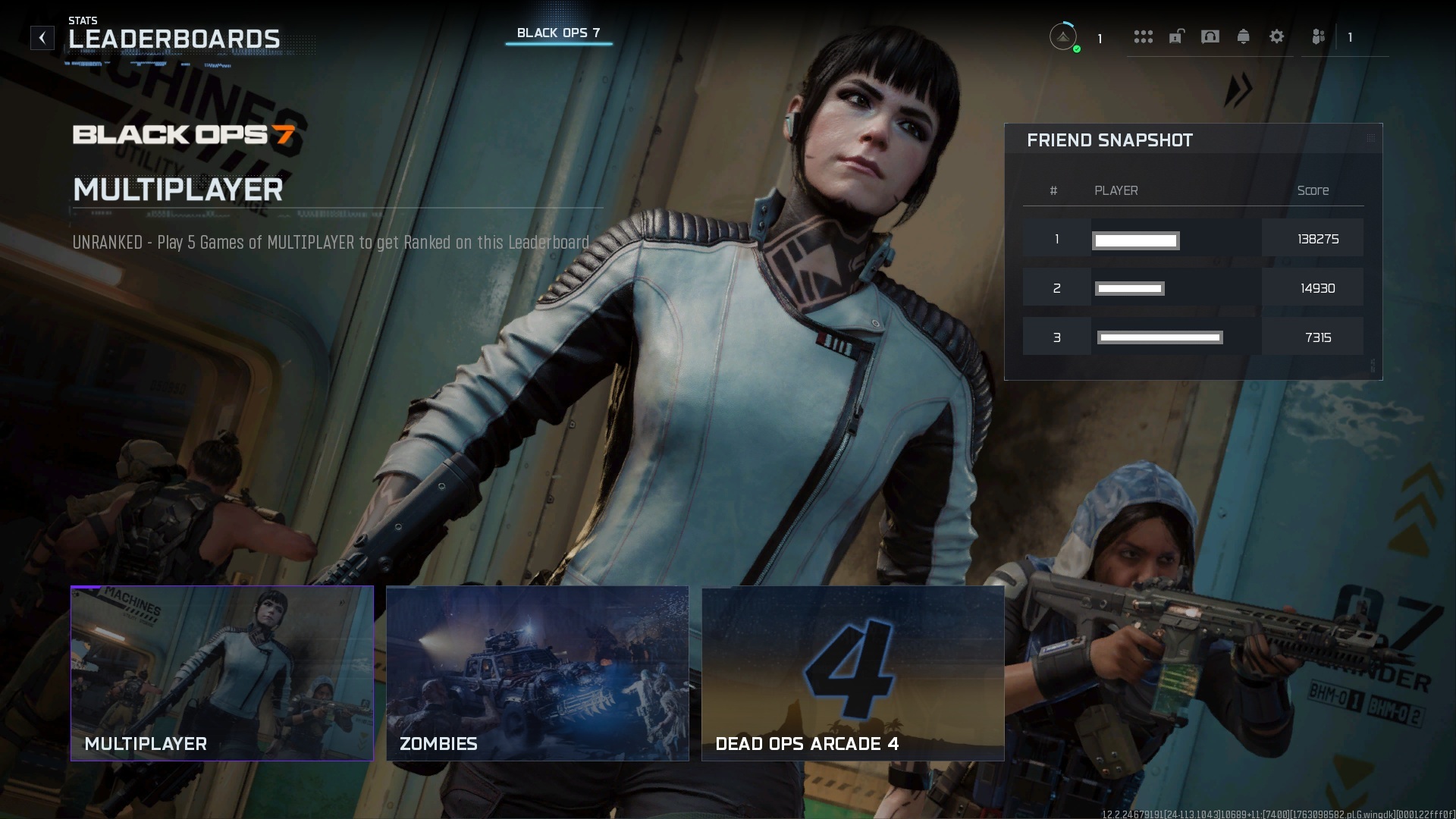
Task: Sort the friend snapshot by Score column
Action: [x=1312, y=190]
